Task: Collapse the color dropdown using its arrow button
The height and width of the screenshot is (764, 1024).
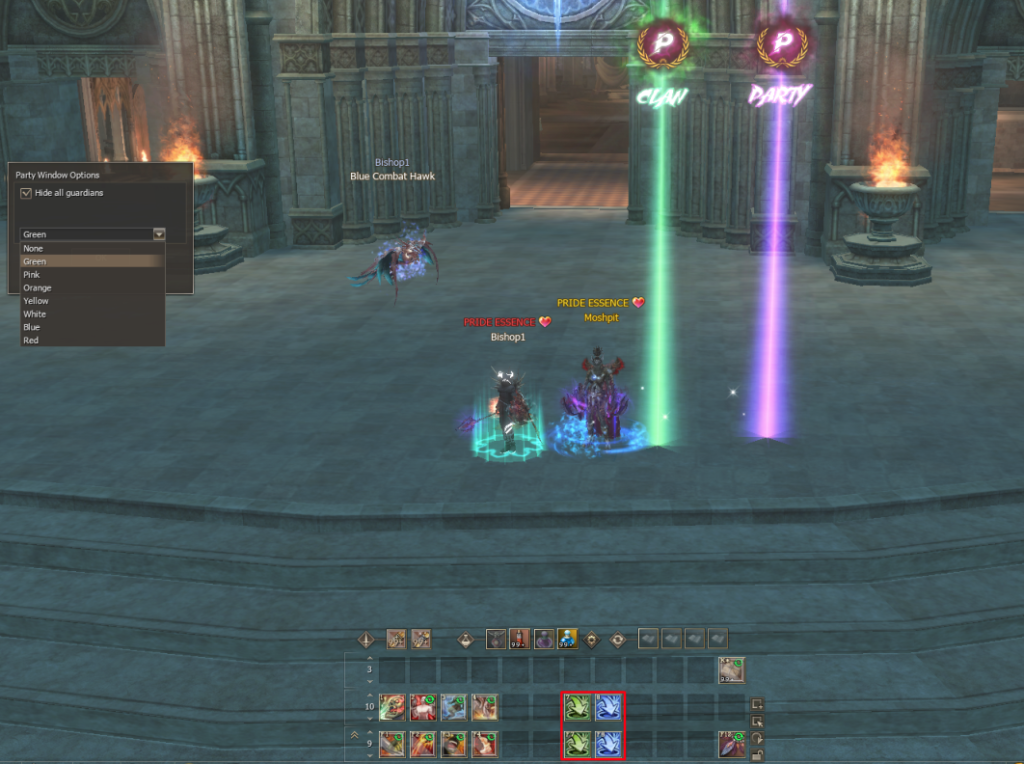Action: point(159,234)
